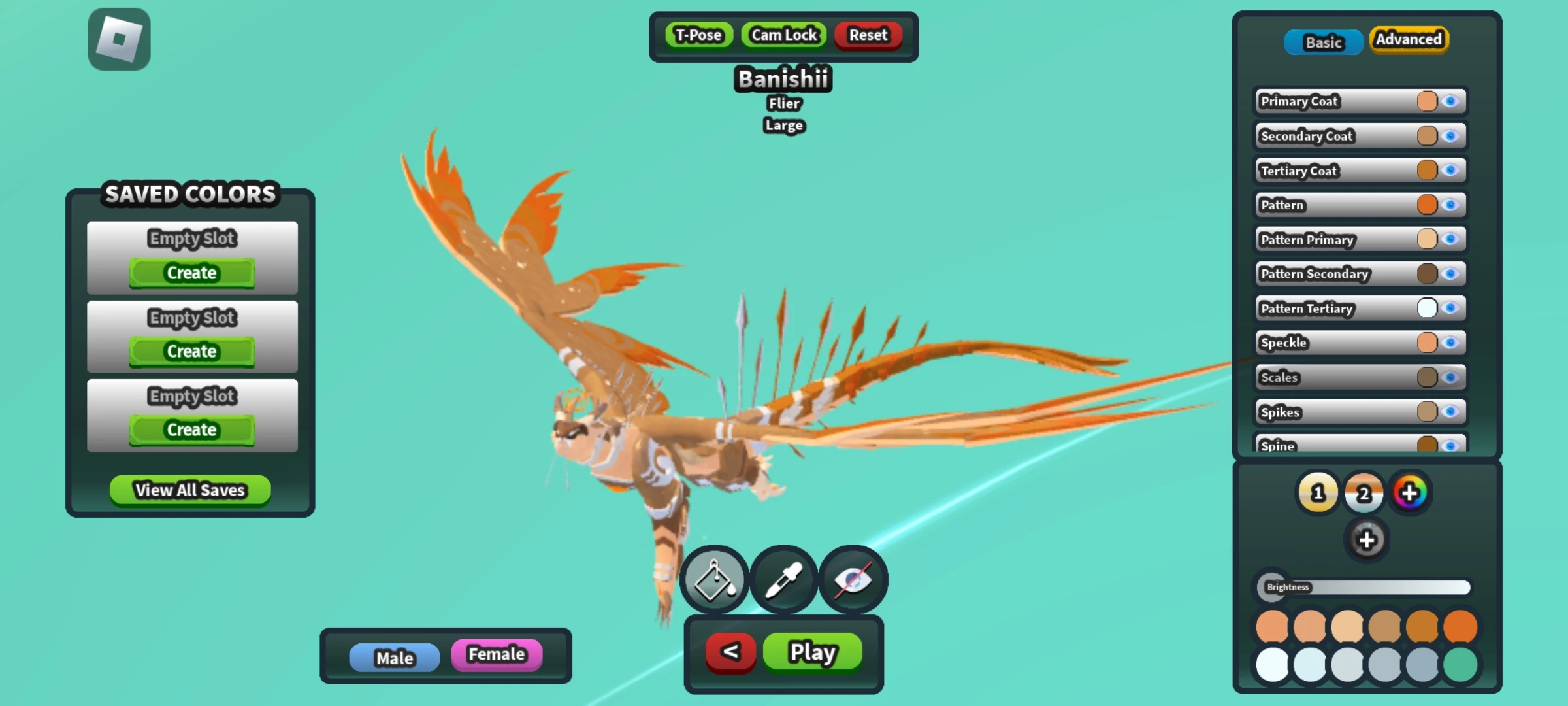Viewport: 1568px width, 706px height.
Task: Hide the Pattern Secondary color
Action: point(1452,274)
